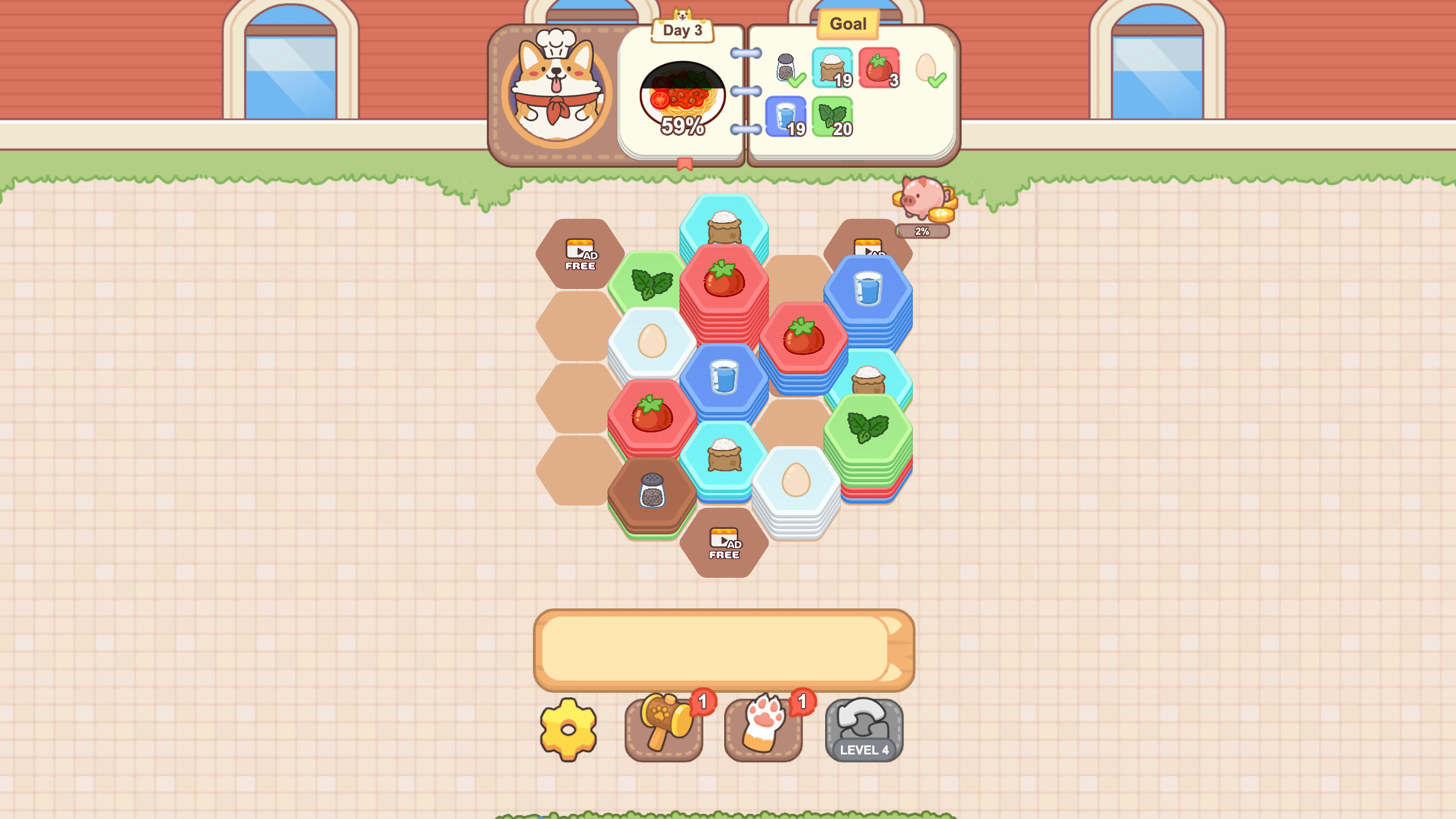The height and width of the screenshot is (819, 1456).
Task: Click the corgi chef portrait
Action: point(558,88)
